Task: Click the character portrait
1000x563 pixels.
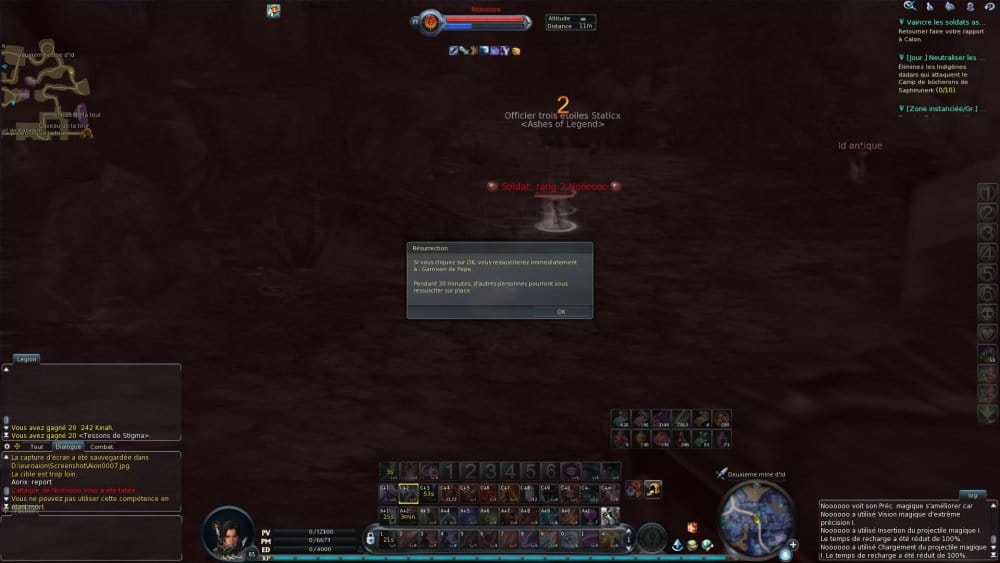Action: click(x=227, y=531)
